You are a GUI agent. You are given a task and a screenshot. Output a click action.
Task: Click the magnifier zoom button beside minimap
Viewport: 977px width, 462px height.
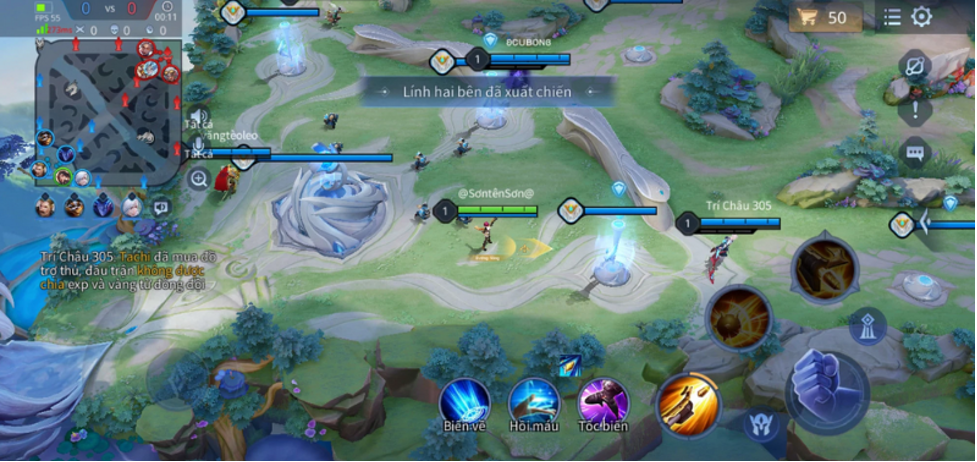(198, 179)
